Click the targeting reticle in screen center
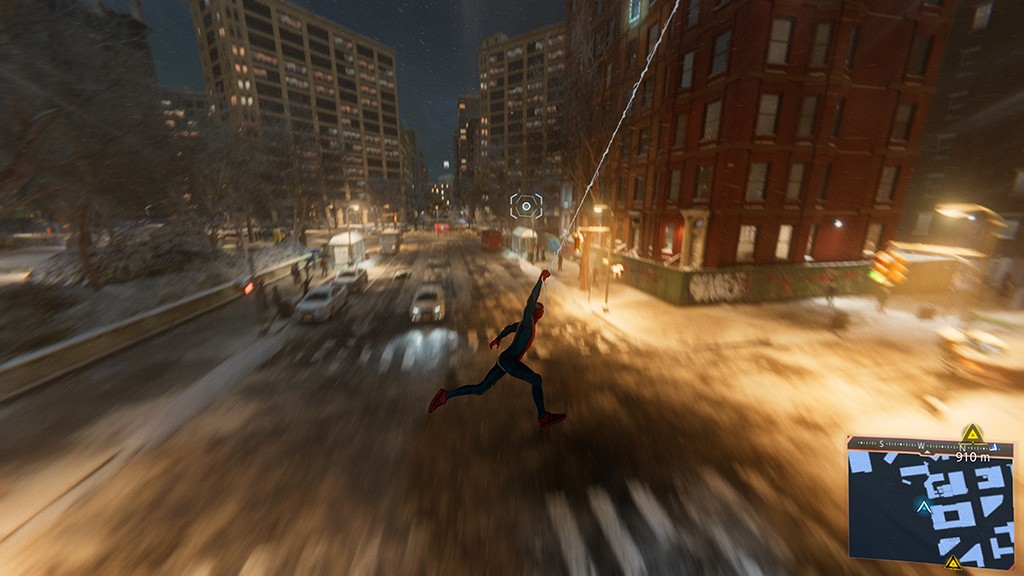 coord(526,206)
